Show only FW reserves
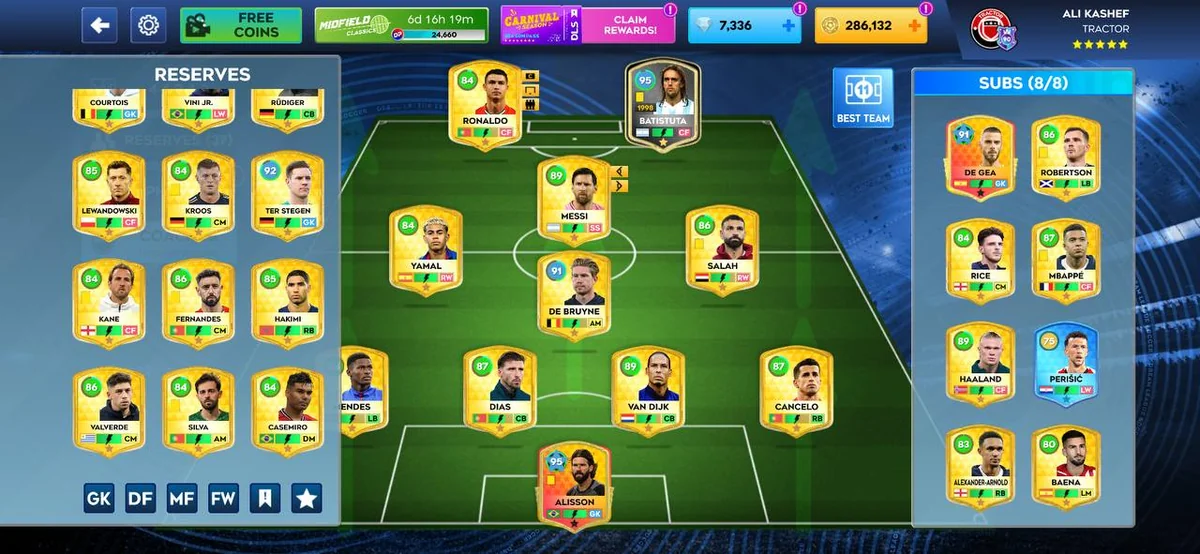 point(224,498)
